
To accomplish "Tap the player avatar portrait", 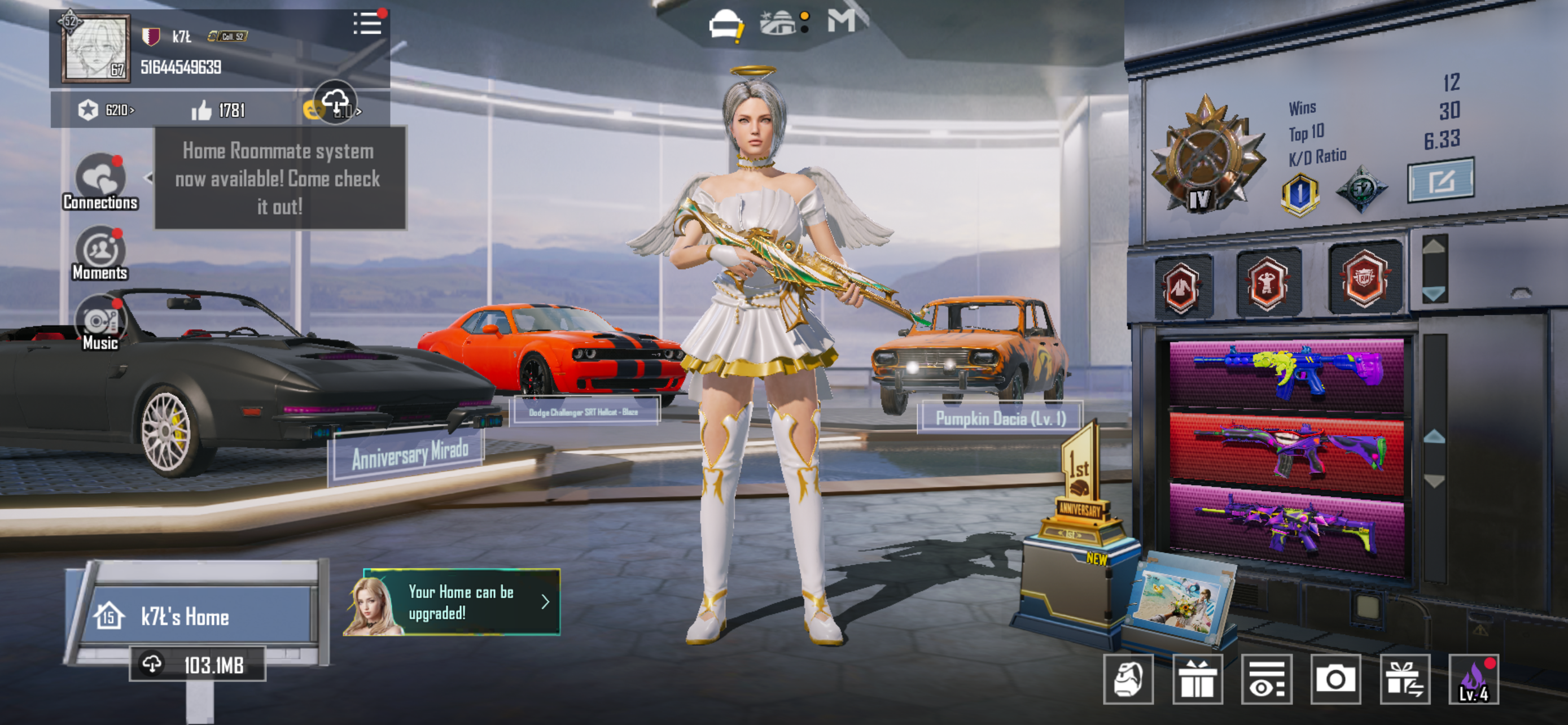I will coord(95,49).
